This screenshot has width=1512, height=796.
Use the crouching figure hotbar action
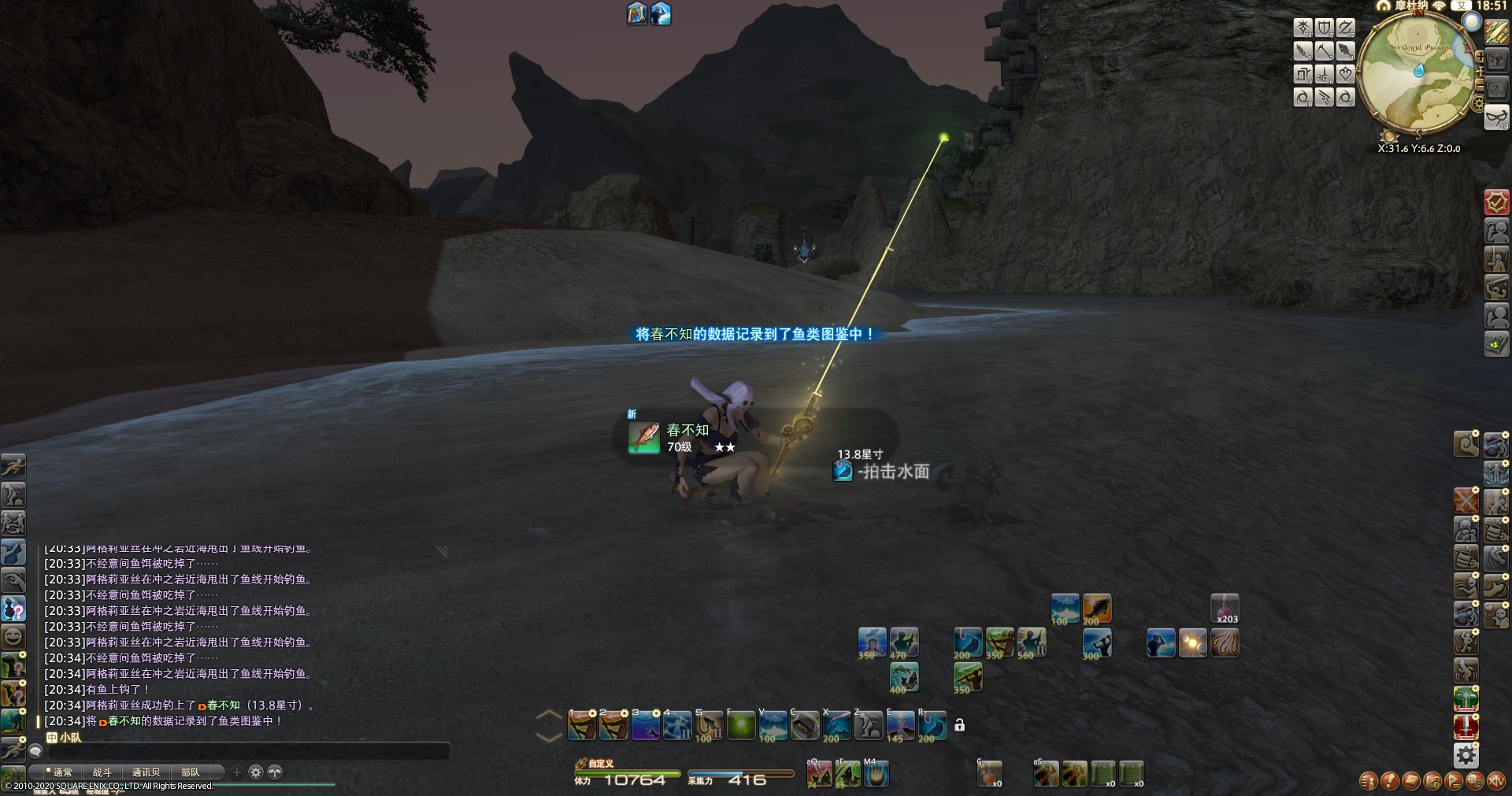869,726
